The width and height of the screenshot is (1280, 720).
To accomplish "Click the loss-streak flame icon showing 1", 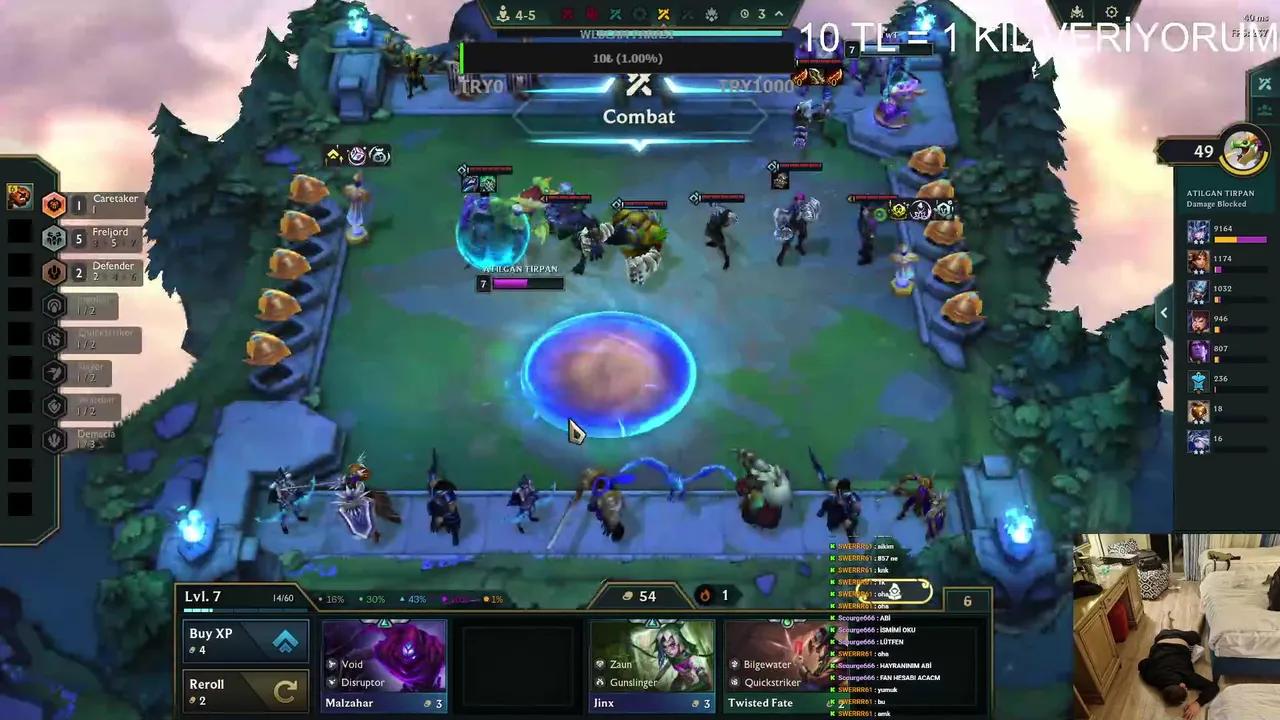I will pos(706,595).
